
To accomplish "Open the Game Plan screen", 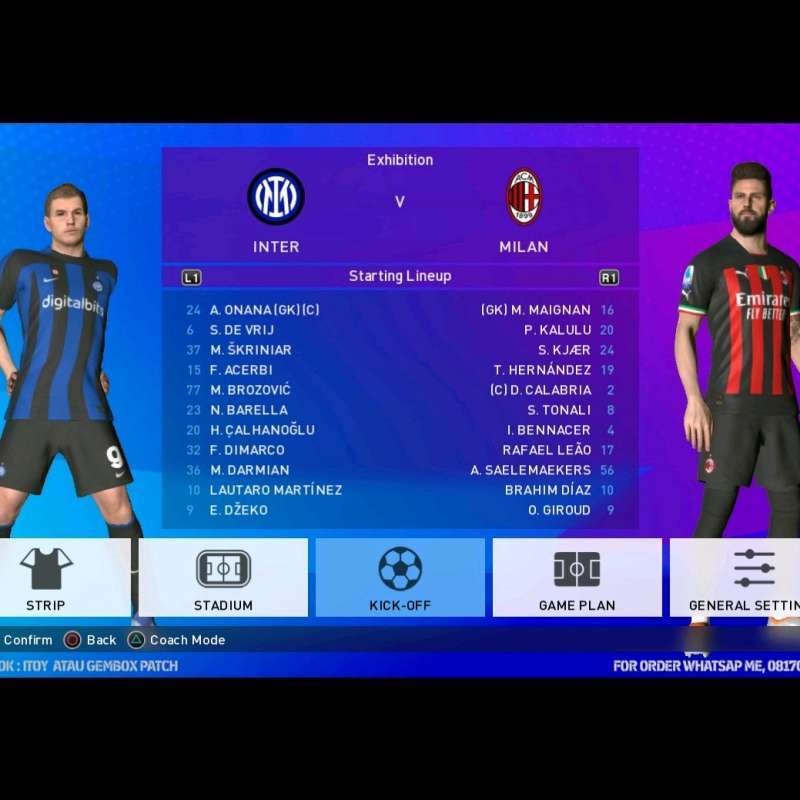I will pyautogui.click(x=577, y=577).
